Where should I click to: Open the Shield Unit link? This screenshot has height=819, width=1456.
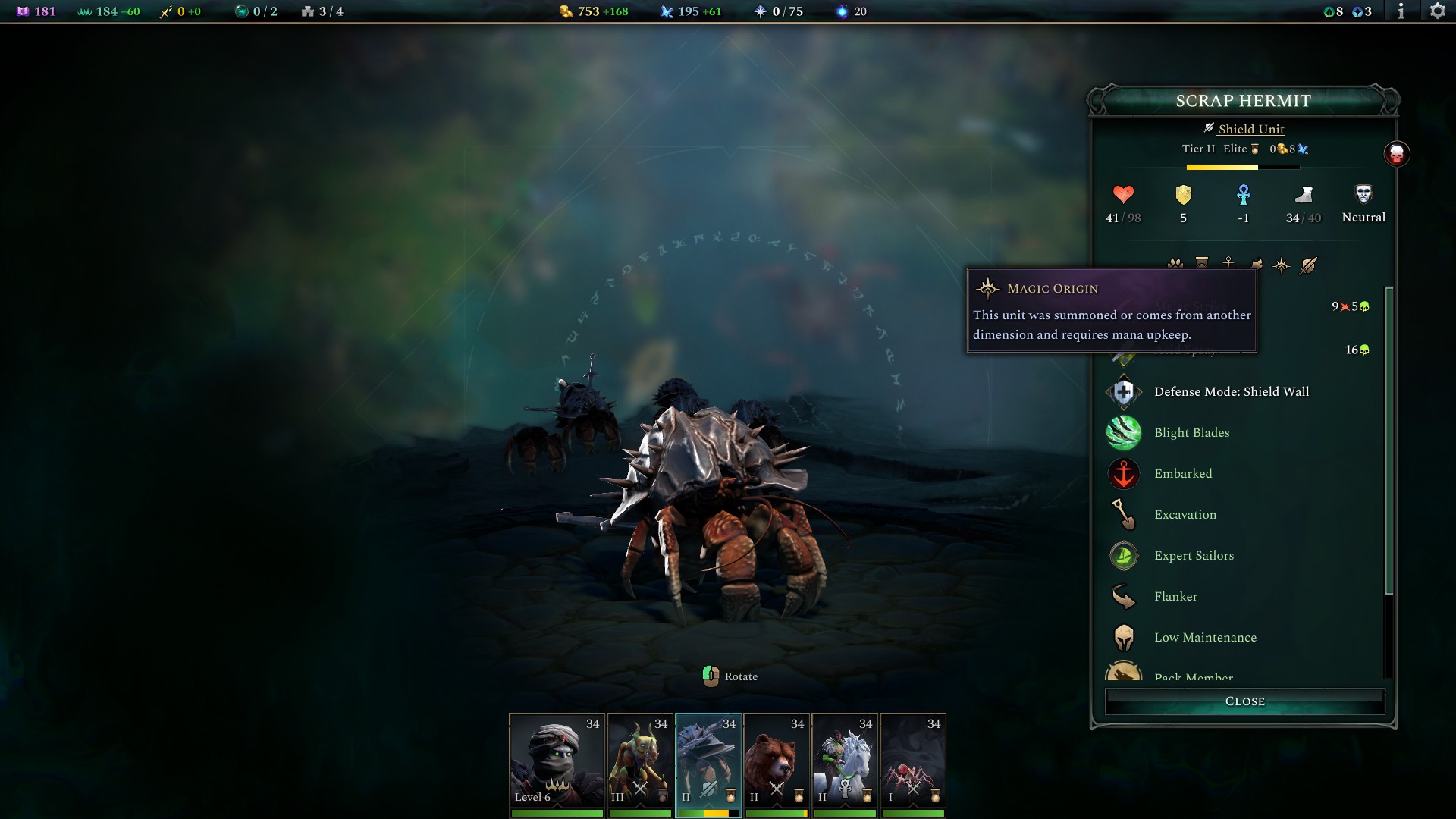click(x=1251, y=129)
